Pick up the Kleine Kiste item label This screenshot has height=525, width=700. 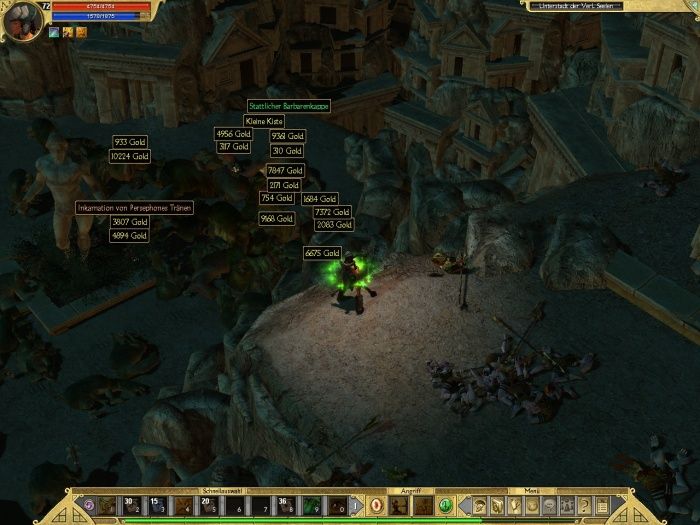pos(264,120)
